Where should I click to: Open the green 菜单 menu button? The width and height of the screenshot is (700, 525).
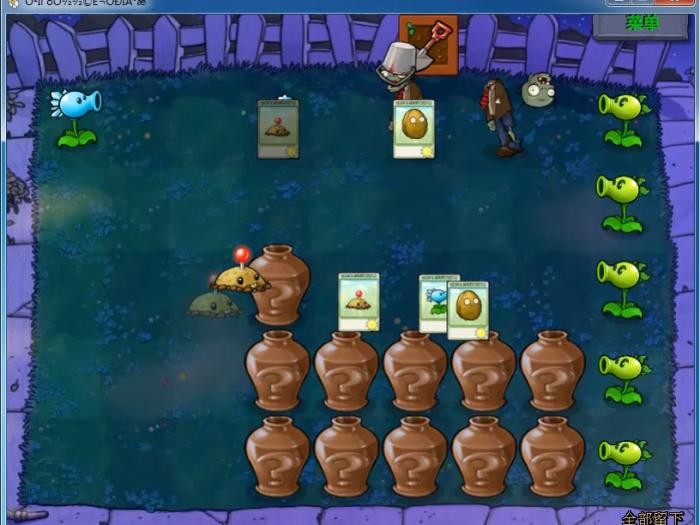point(641,23)
